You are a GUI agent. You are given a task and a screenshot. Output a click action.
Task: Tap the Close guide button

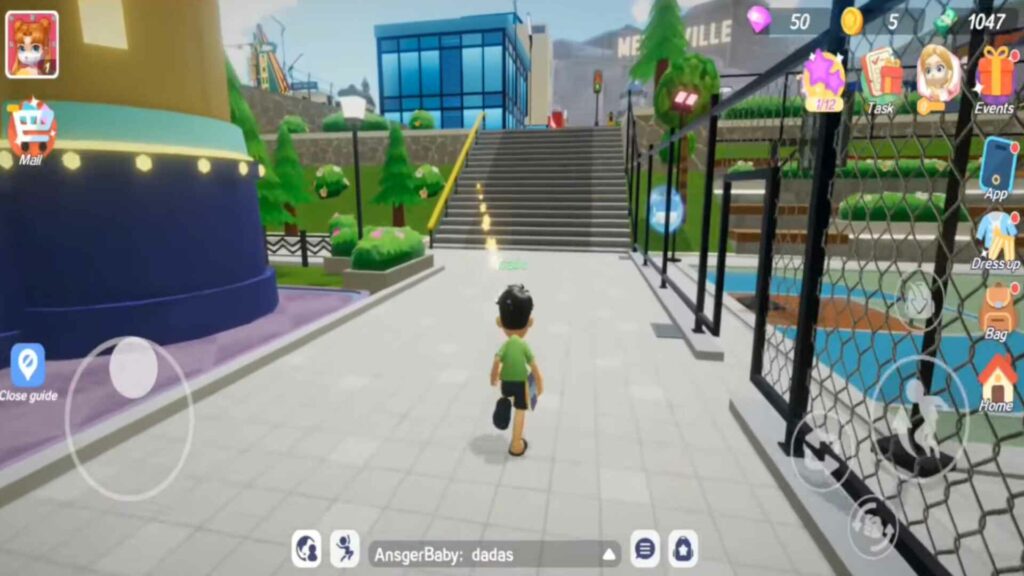[28, 371]
